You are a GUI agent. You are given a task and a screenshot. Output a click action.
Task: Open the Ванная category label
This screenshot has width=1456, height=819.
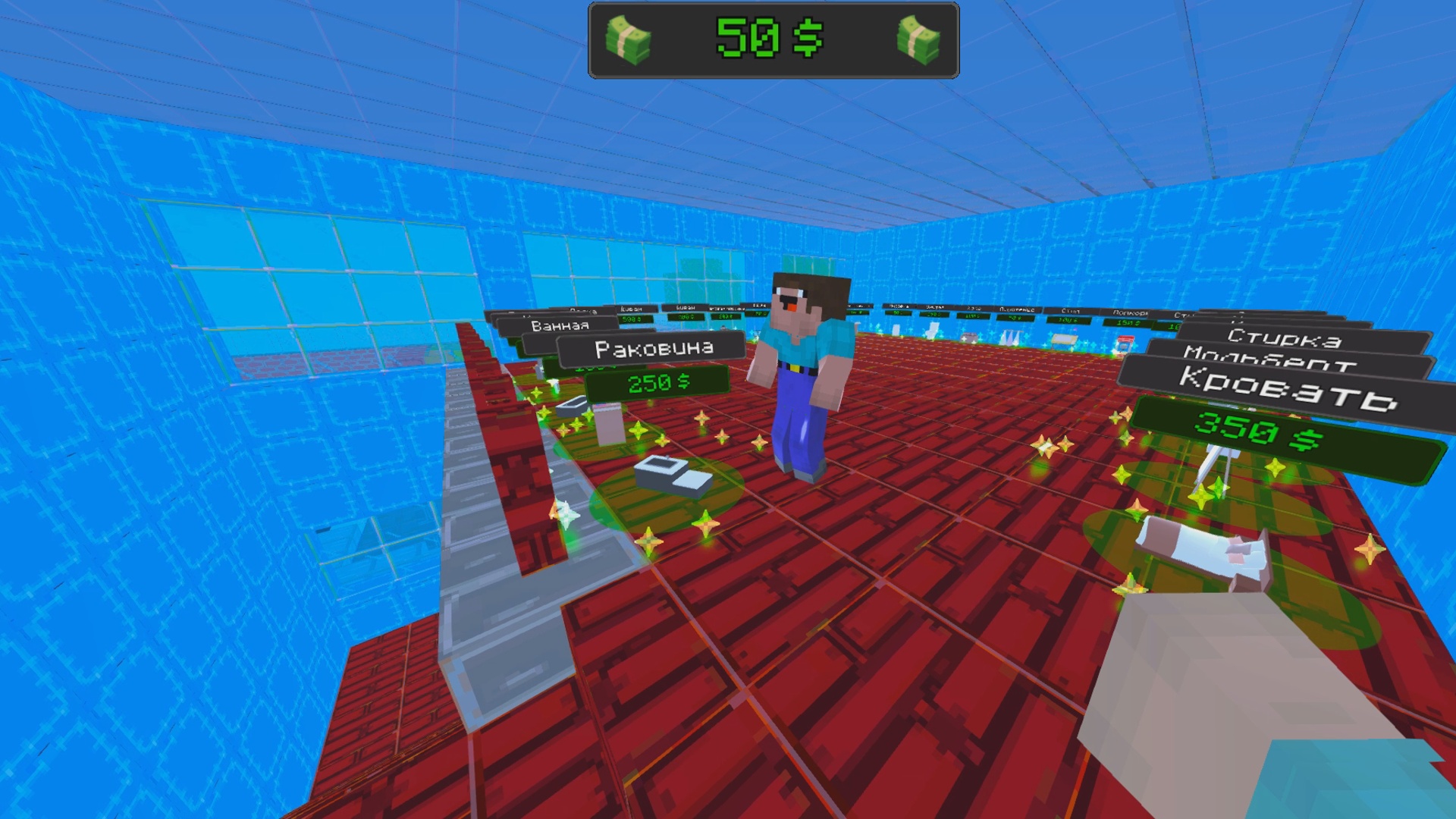559,325
